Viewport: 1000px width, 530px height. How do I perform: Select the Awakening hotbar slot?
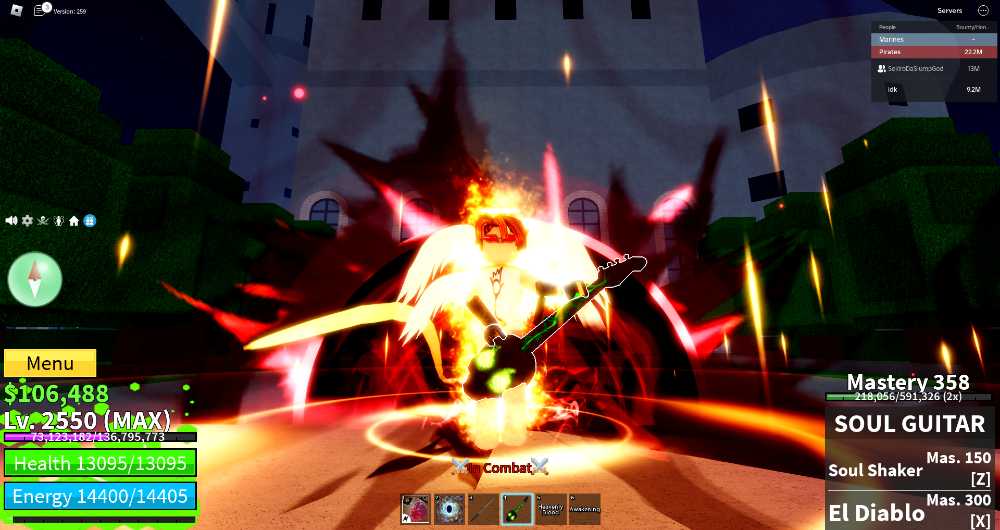tap(584, 509)
